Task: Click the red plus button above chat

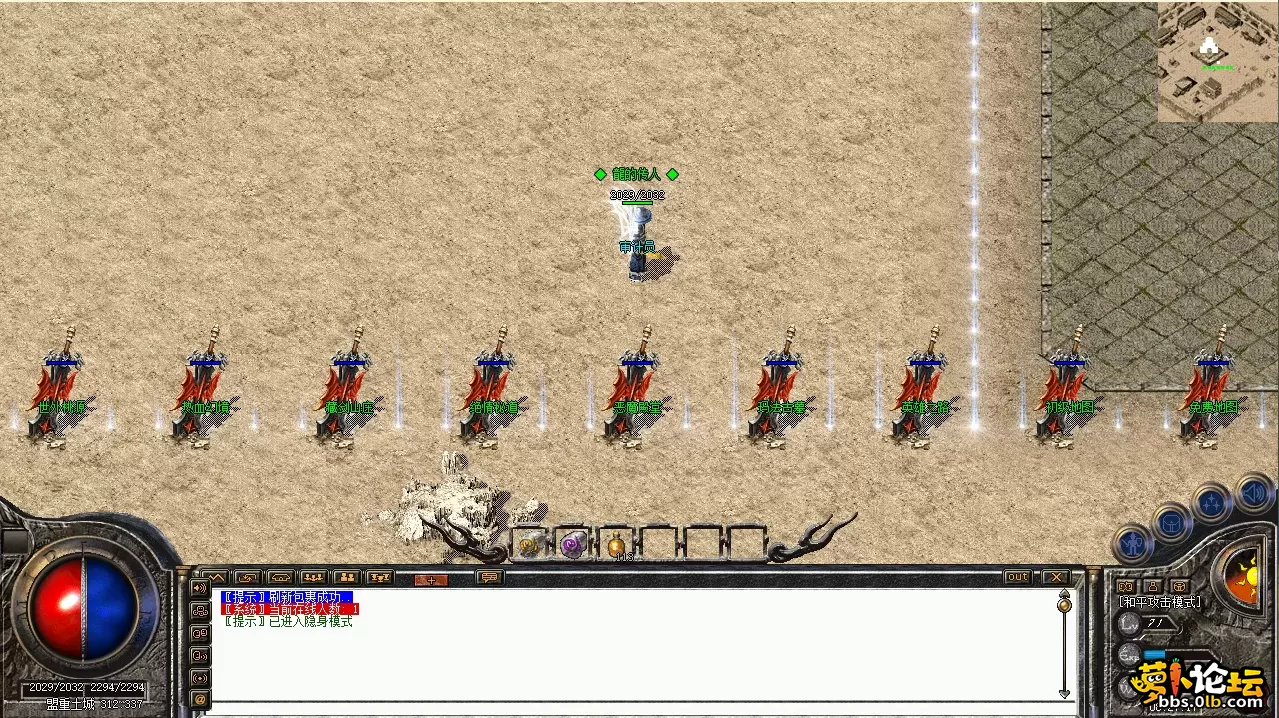Action: coord(431,579)
